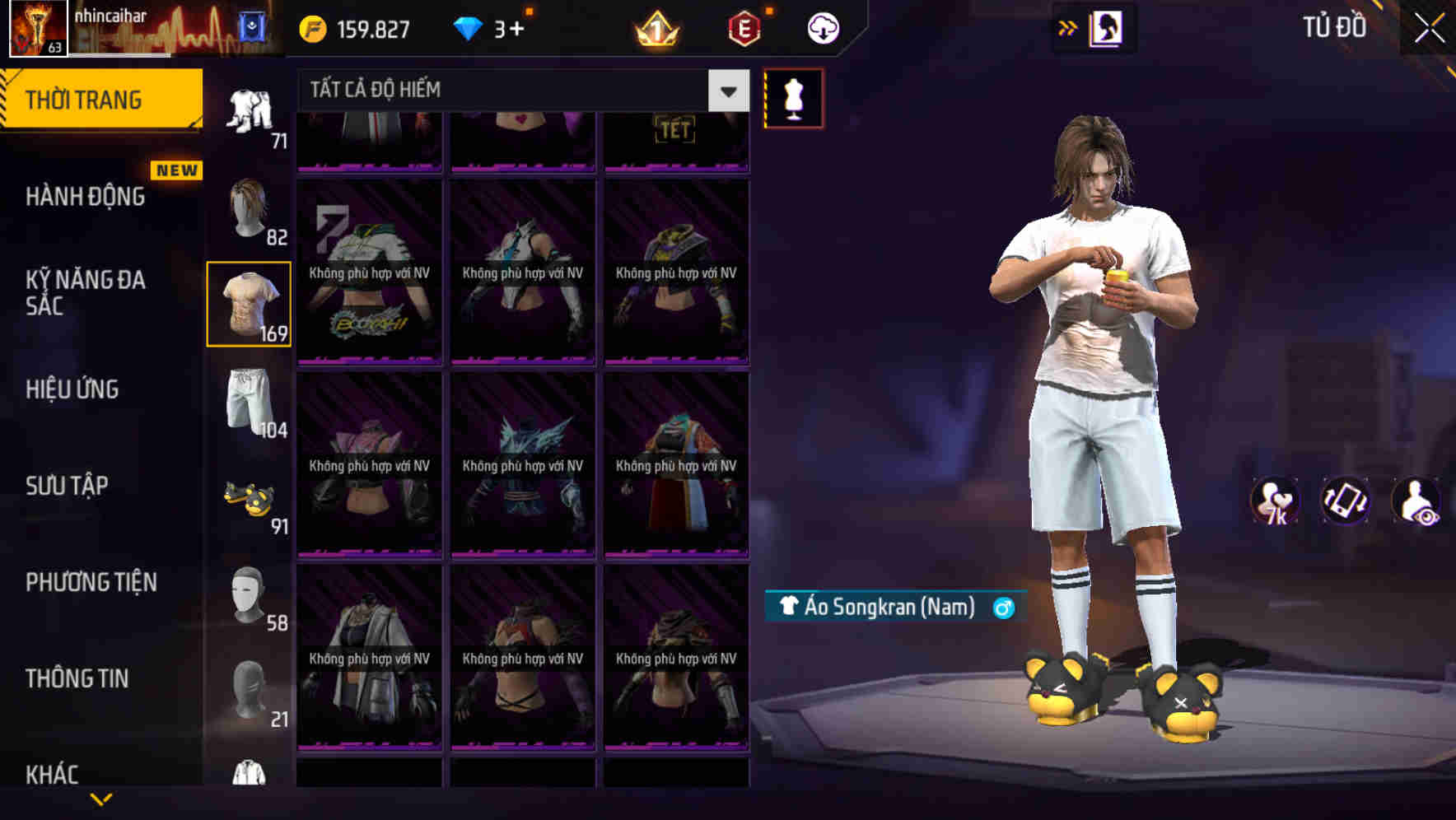
Task: Open the mannequin outfit preset icon
Action: pyautogui.click(x=793, y=97)
